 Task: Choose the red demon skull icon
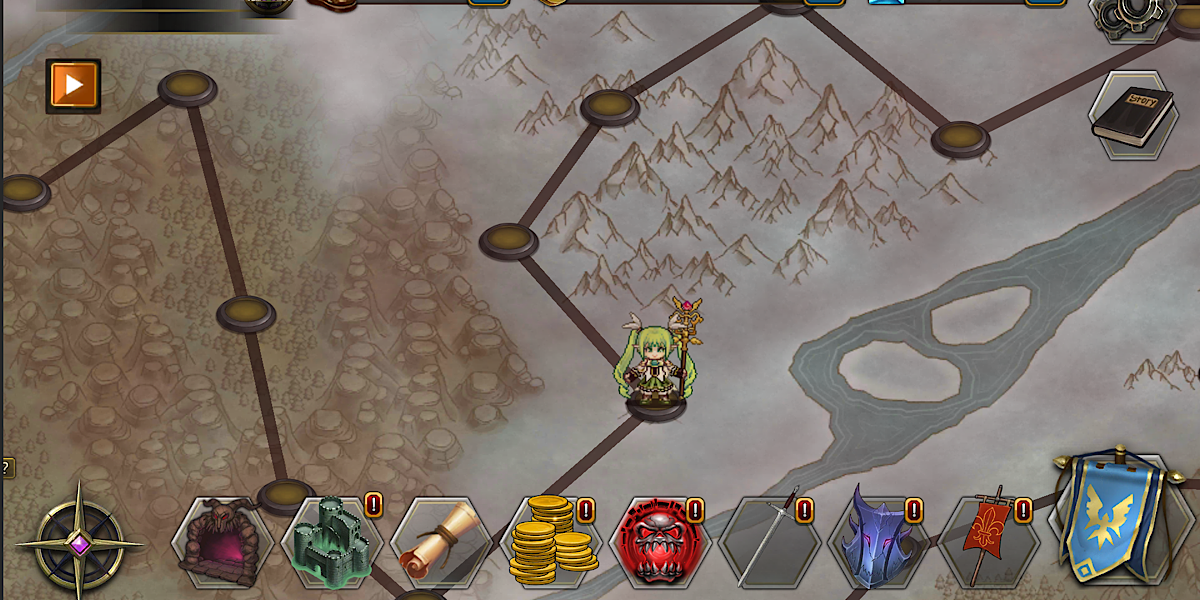[x=659, y=543]
